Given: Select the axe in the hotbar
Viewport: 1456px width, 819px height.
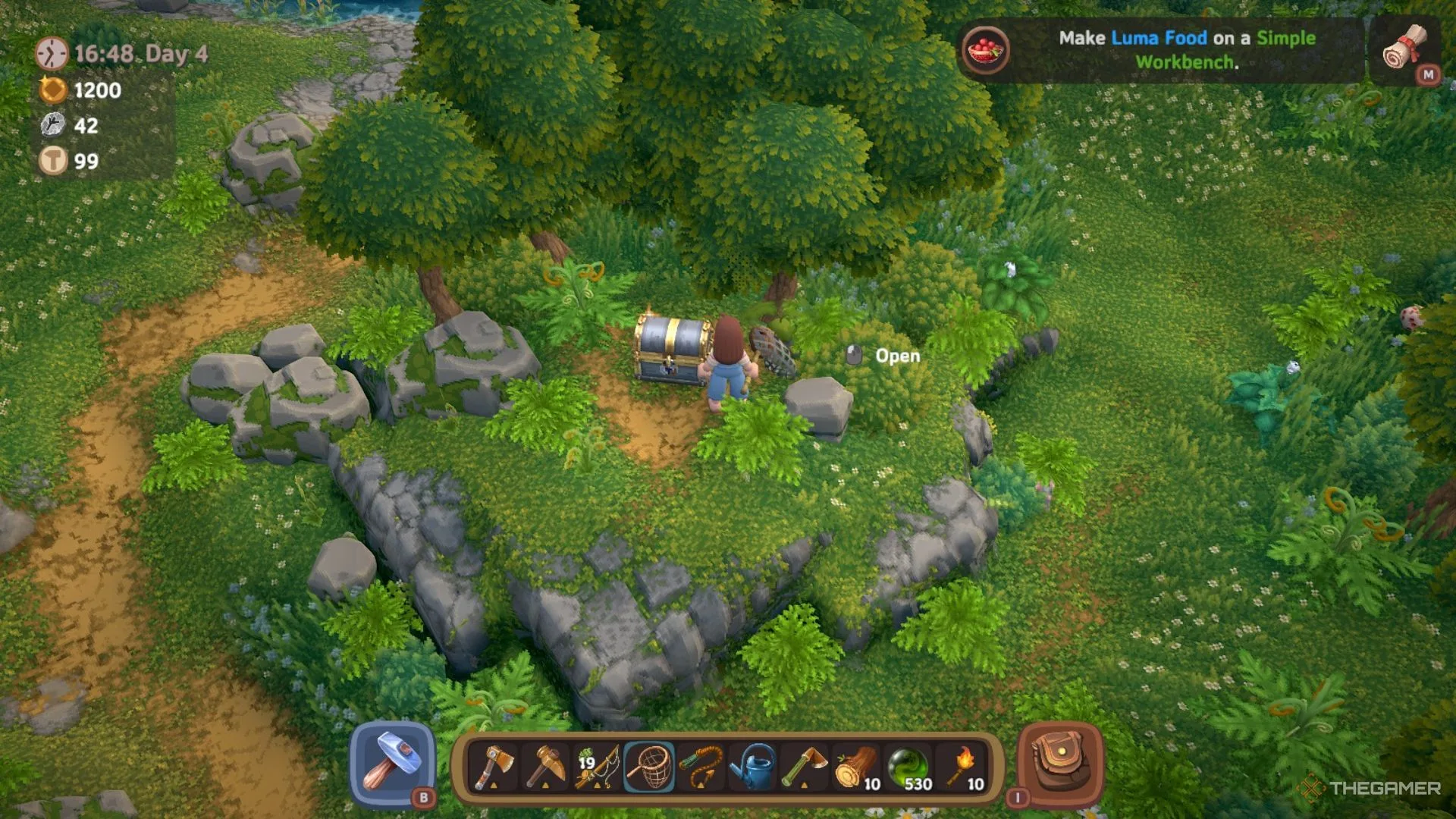Looking at the screenshot, I should tap(494, 767).
